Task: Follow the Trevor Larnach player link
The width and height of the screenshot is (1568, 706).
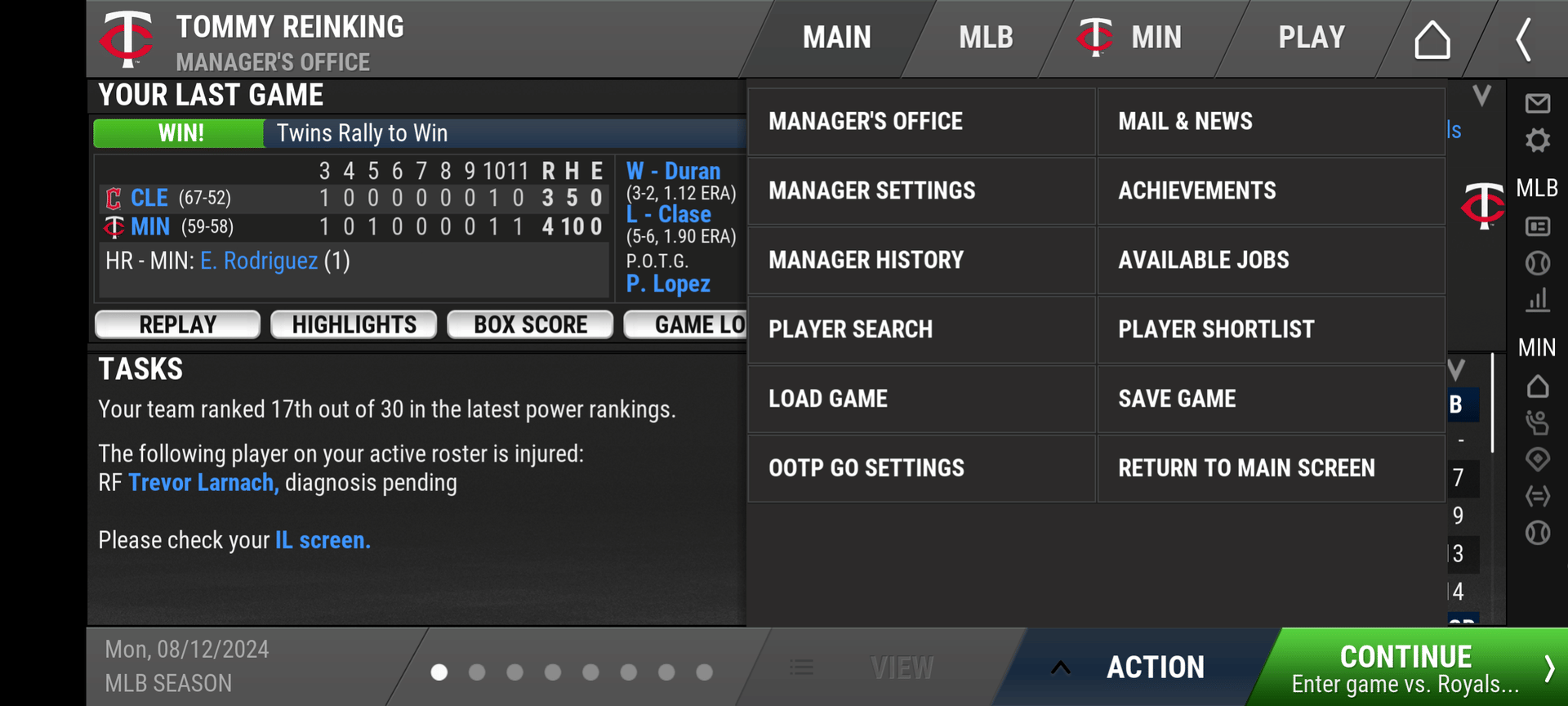Action: [203, 483]
